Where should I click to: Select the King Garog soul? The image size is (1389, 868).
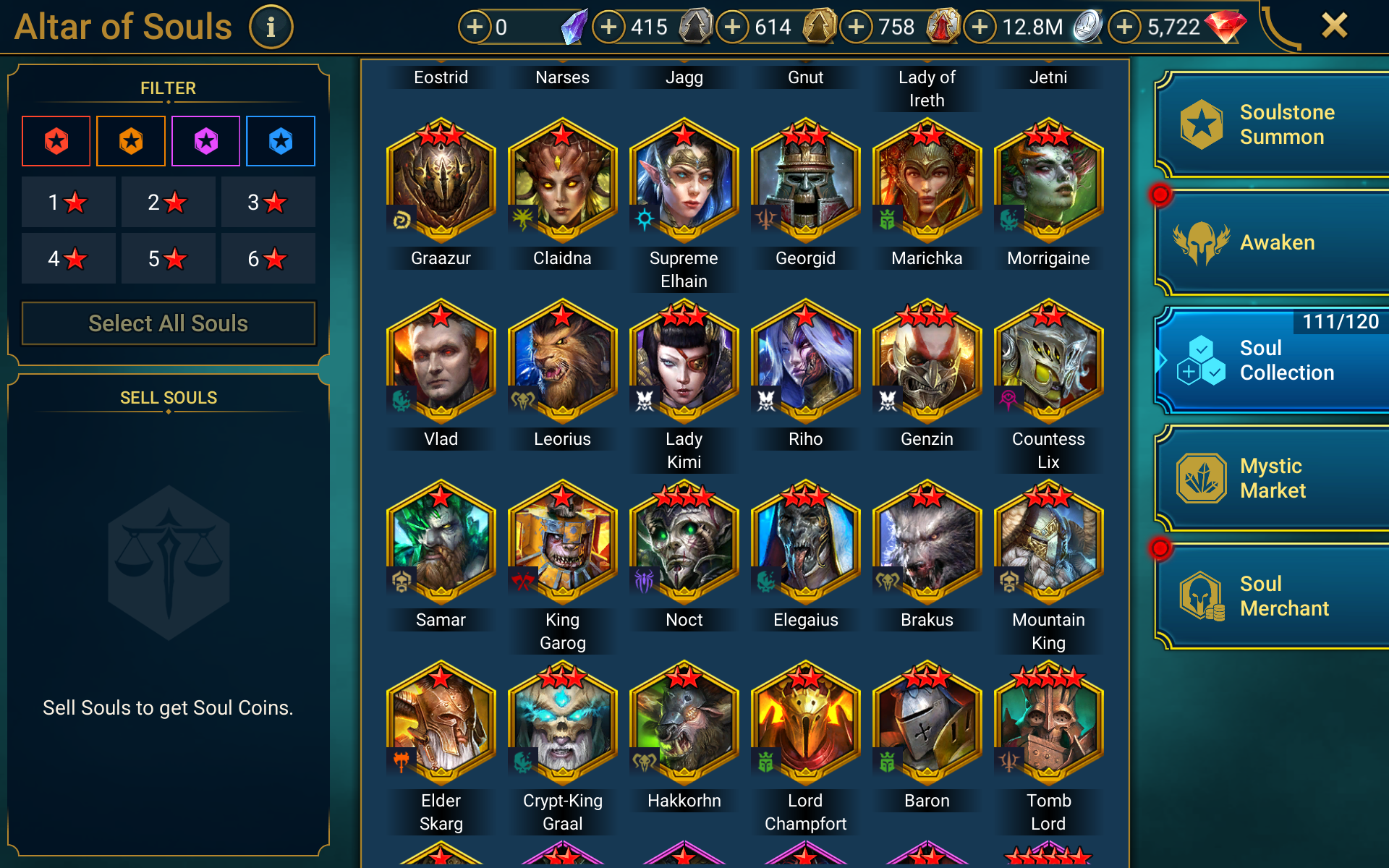(562, 543)
